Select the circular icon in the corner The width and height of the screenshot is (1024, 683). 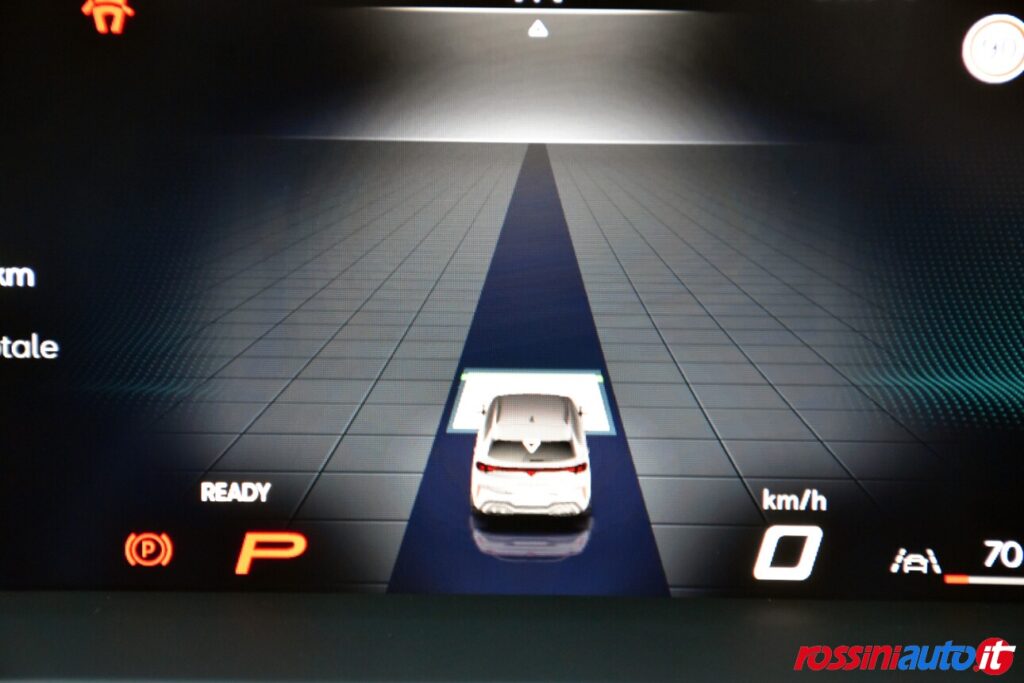click(993, 47)
